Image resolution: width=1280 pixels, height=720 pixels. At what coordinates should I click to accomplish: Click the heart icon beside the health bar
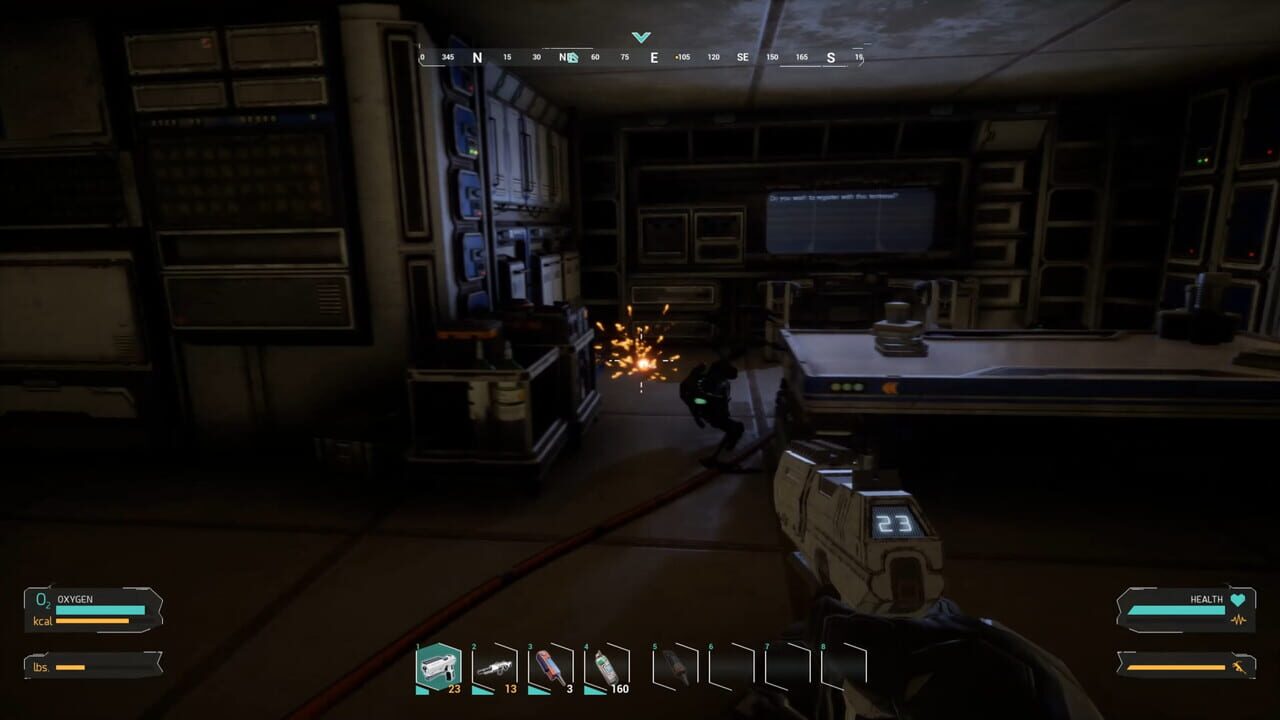coord(1238,599)
